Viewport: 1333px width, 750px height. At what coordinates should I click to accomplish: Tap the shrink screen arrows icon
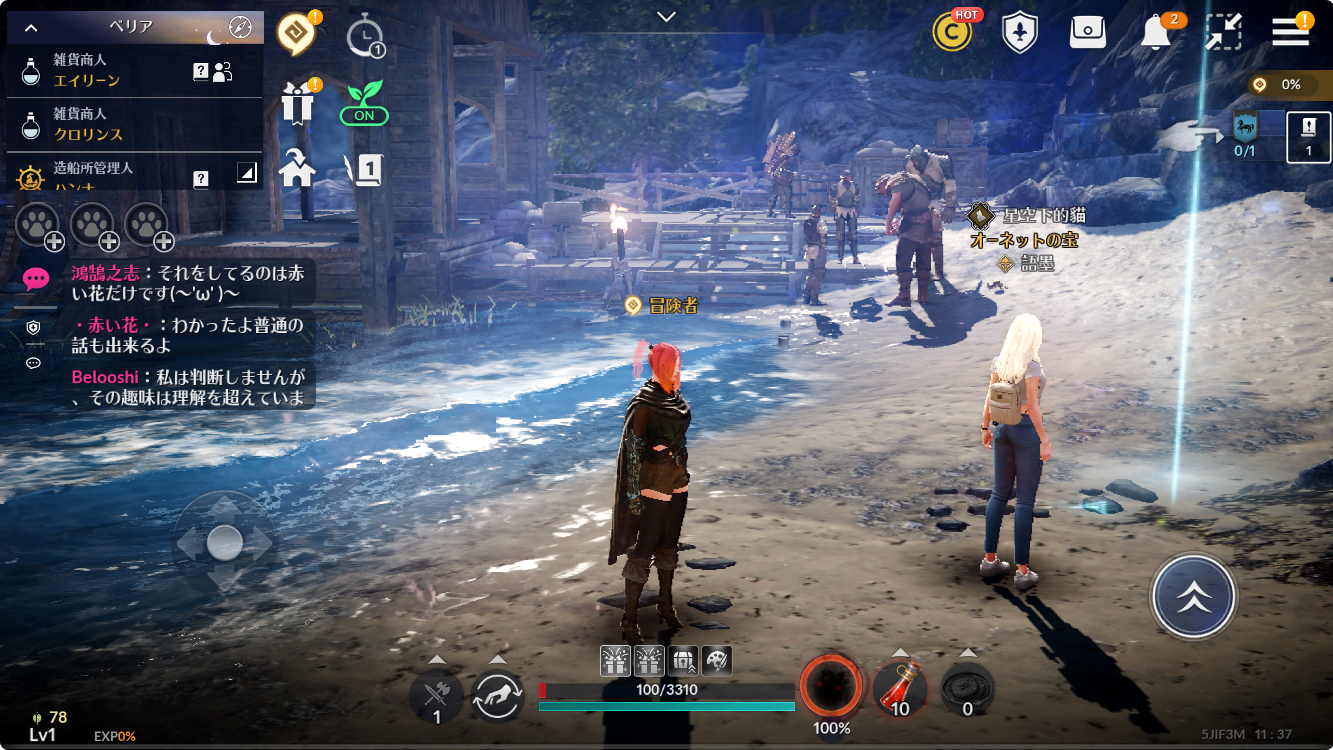[1223, 32]
